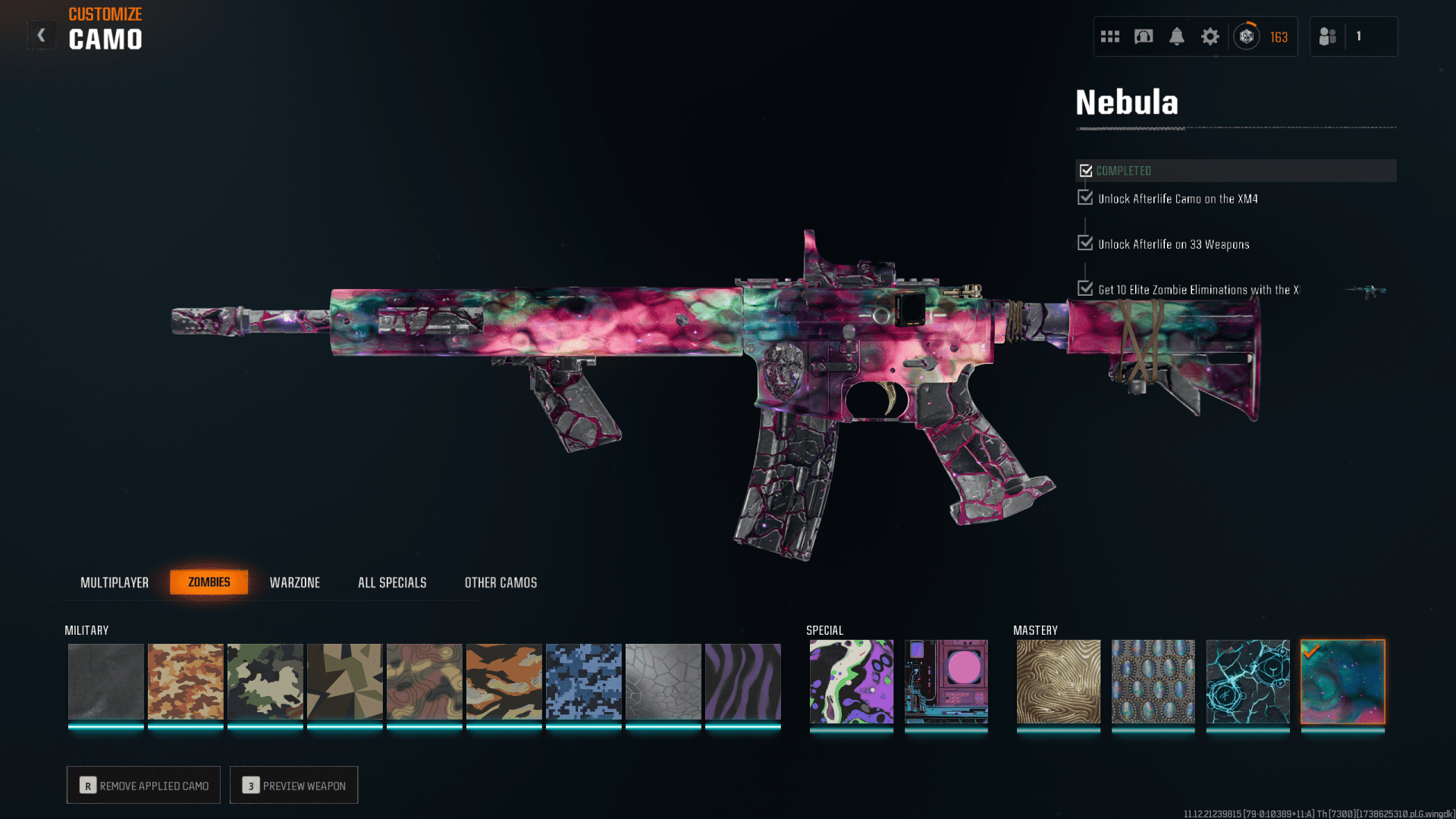
Task: Select the blue digital pixel camo
Action: click(x=584, y=681)
